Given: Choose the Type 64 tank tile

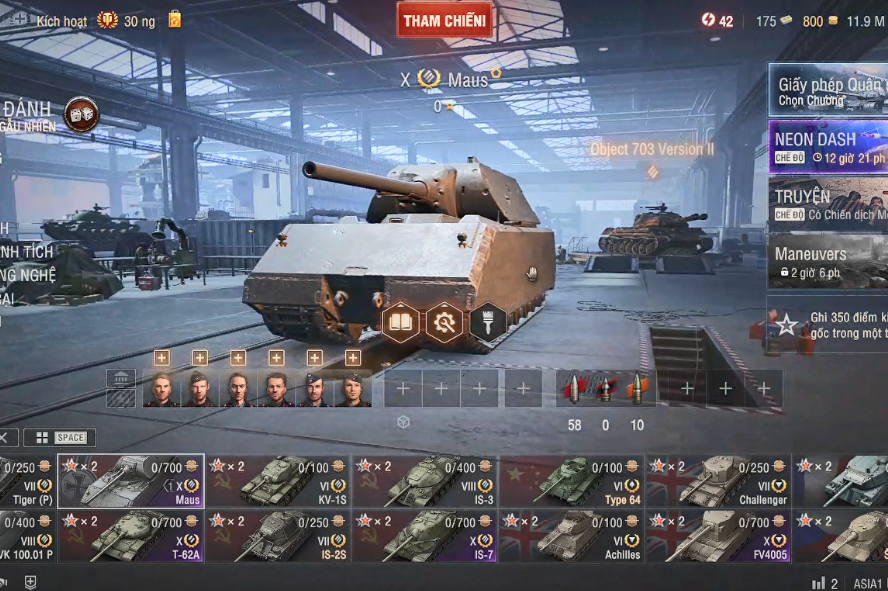Looking at the screenshot, I should tap(571, 481).
